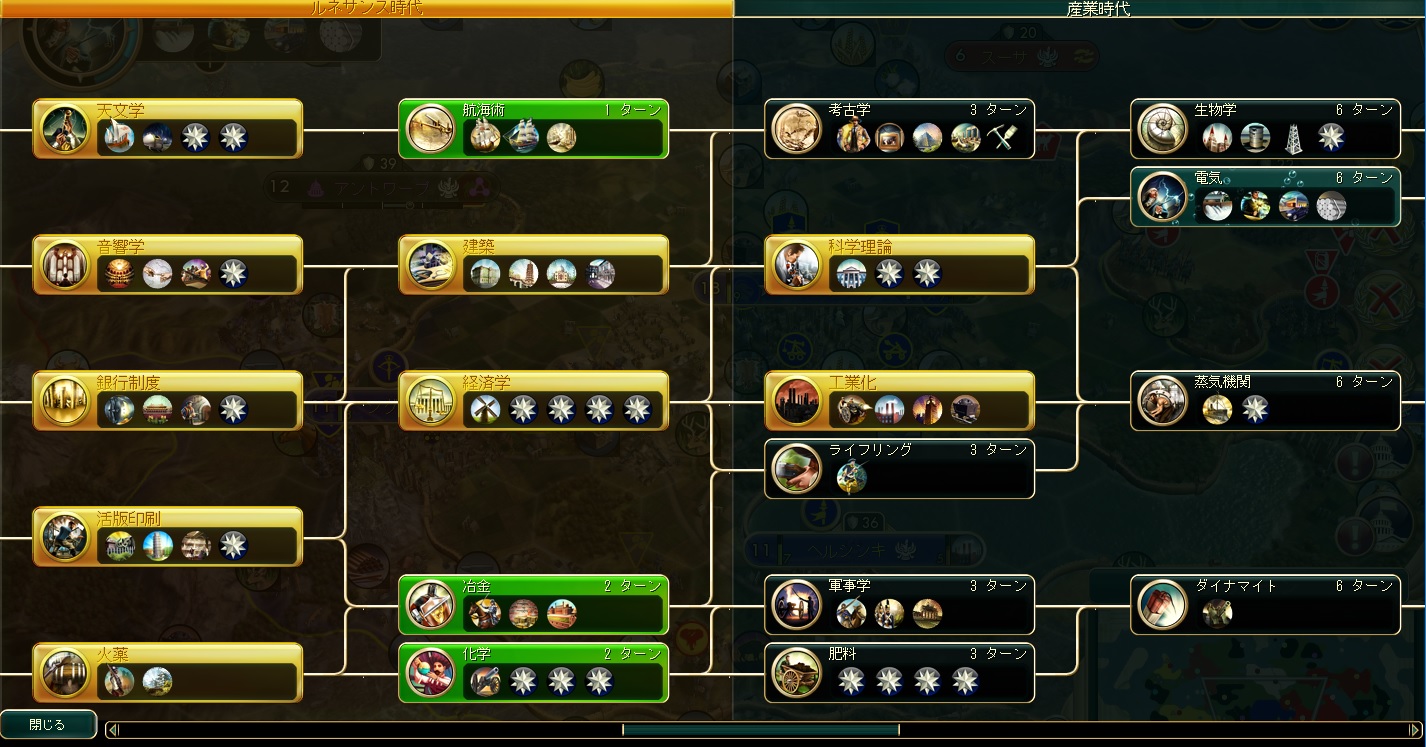Image resolution: width=1426 pixels, height=747 pixels.
Task: Select the 冶金 technology
Action: tap(533, 604)
